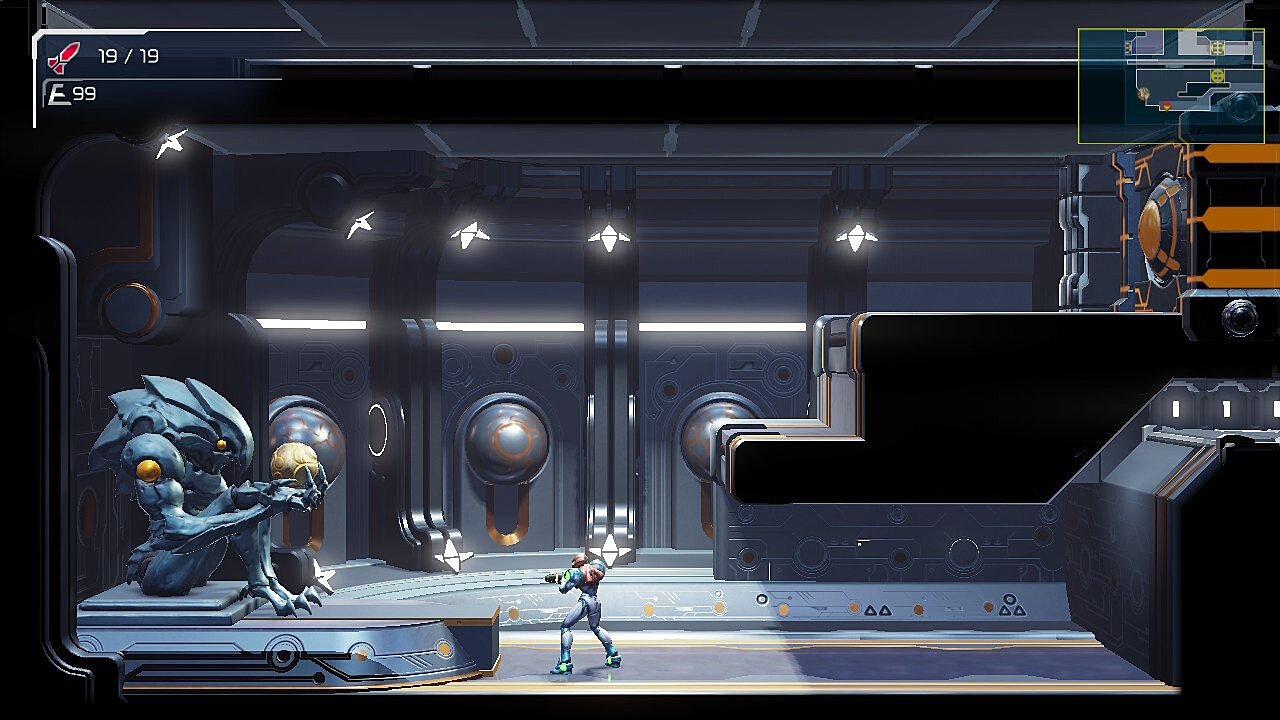This screenshot has height=720, width=1280.
Task: Select the red missile weapon icon
Action: pos(64,58)
